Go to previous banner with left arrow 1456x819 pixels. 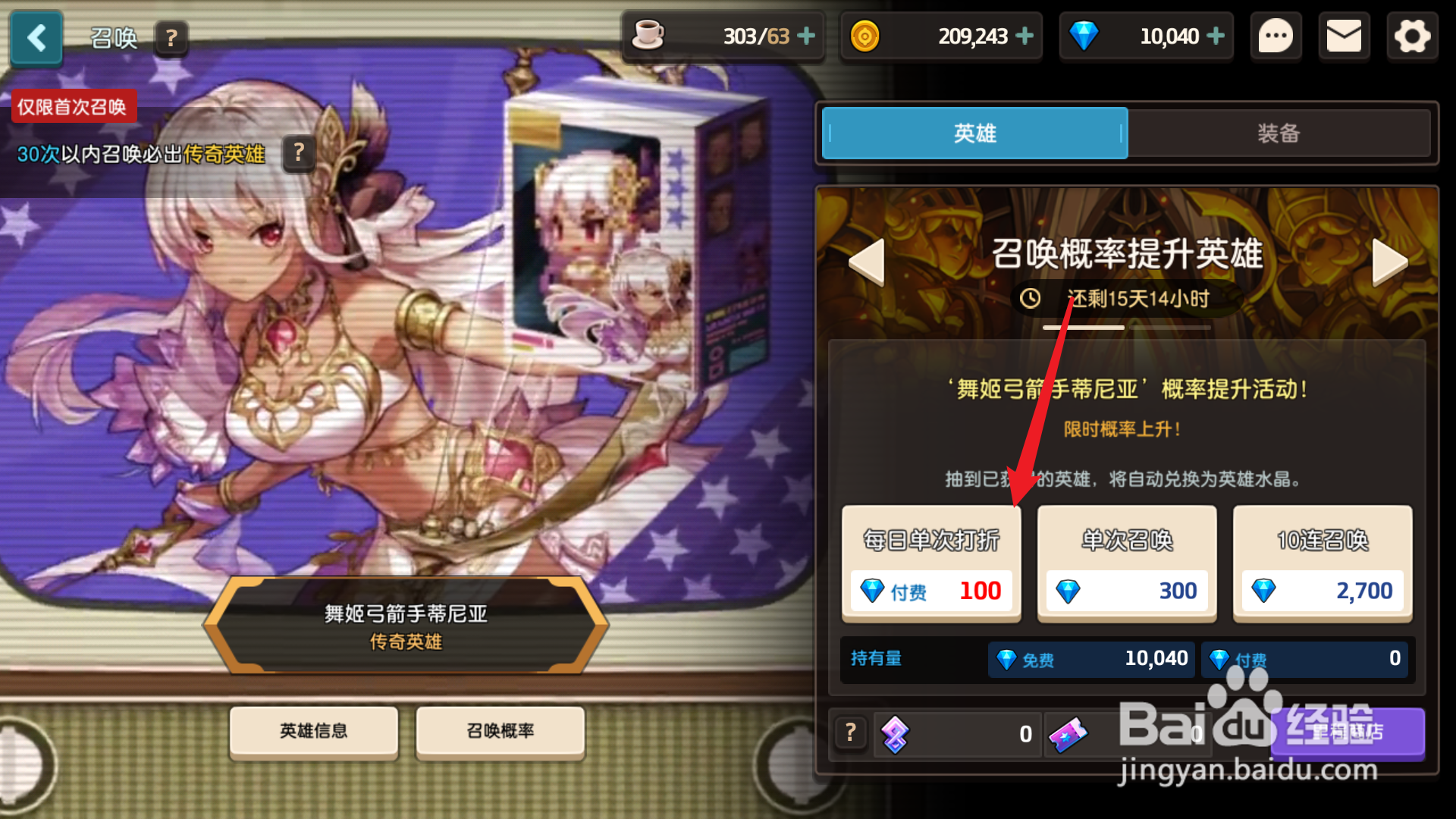[866, 262]
